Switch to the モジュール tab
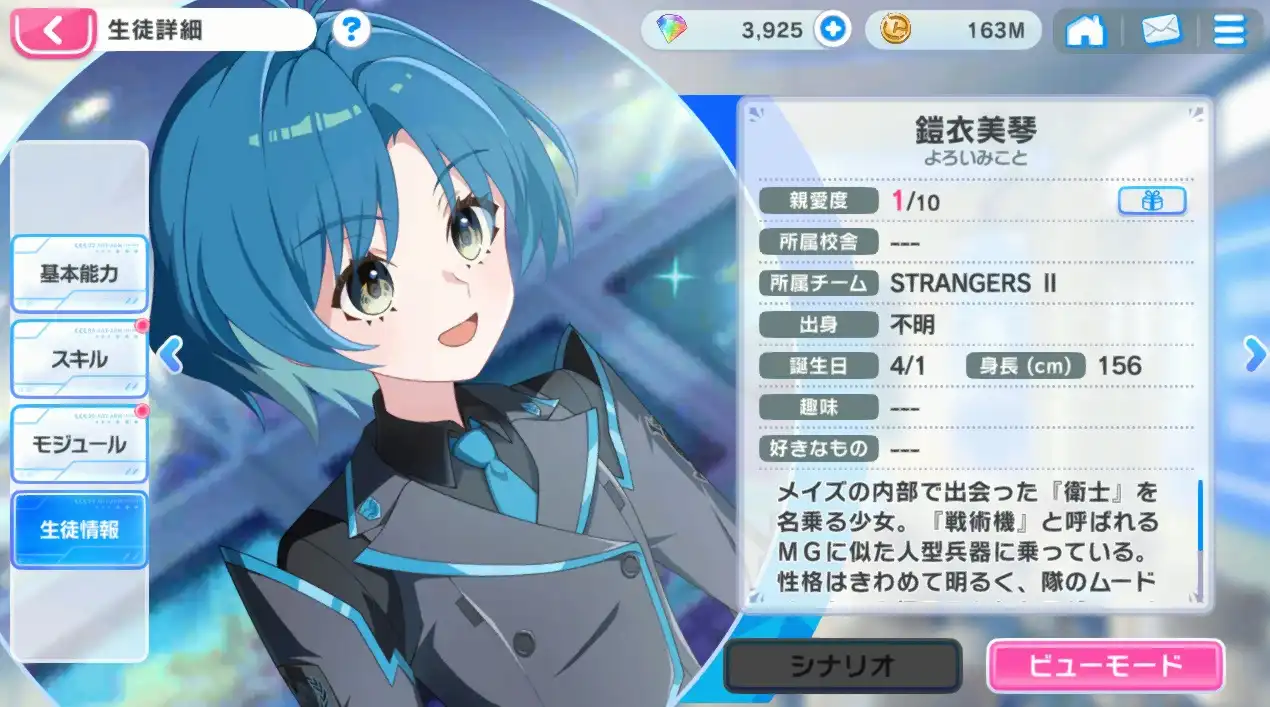The height and width of the screenshot is (707, 1270). pyautogui.click(x=79, y=445)
